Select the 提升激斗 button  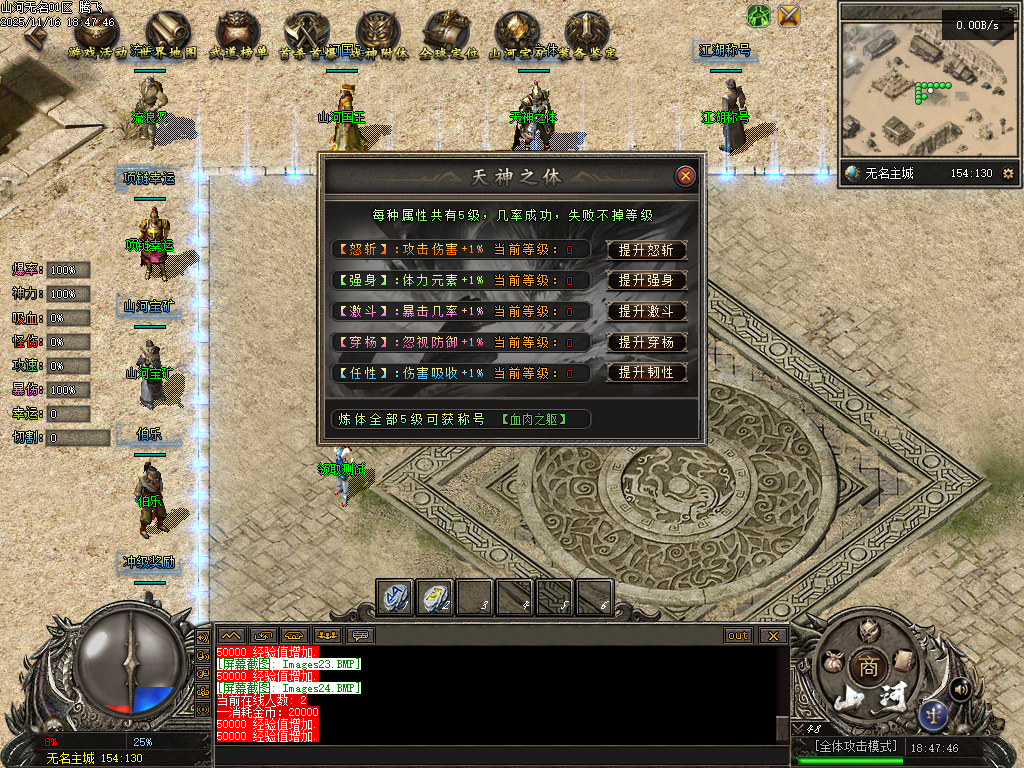(x=646, y=311)
